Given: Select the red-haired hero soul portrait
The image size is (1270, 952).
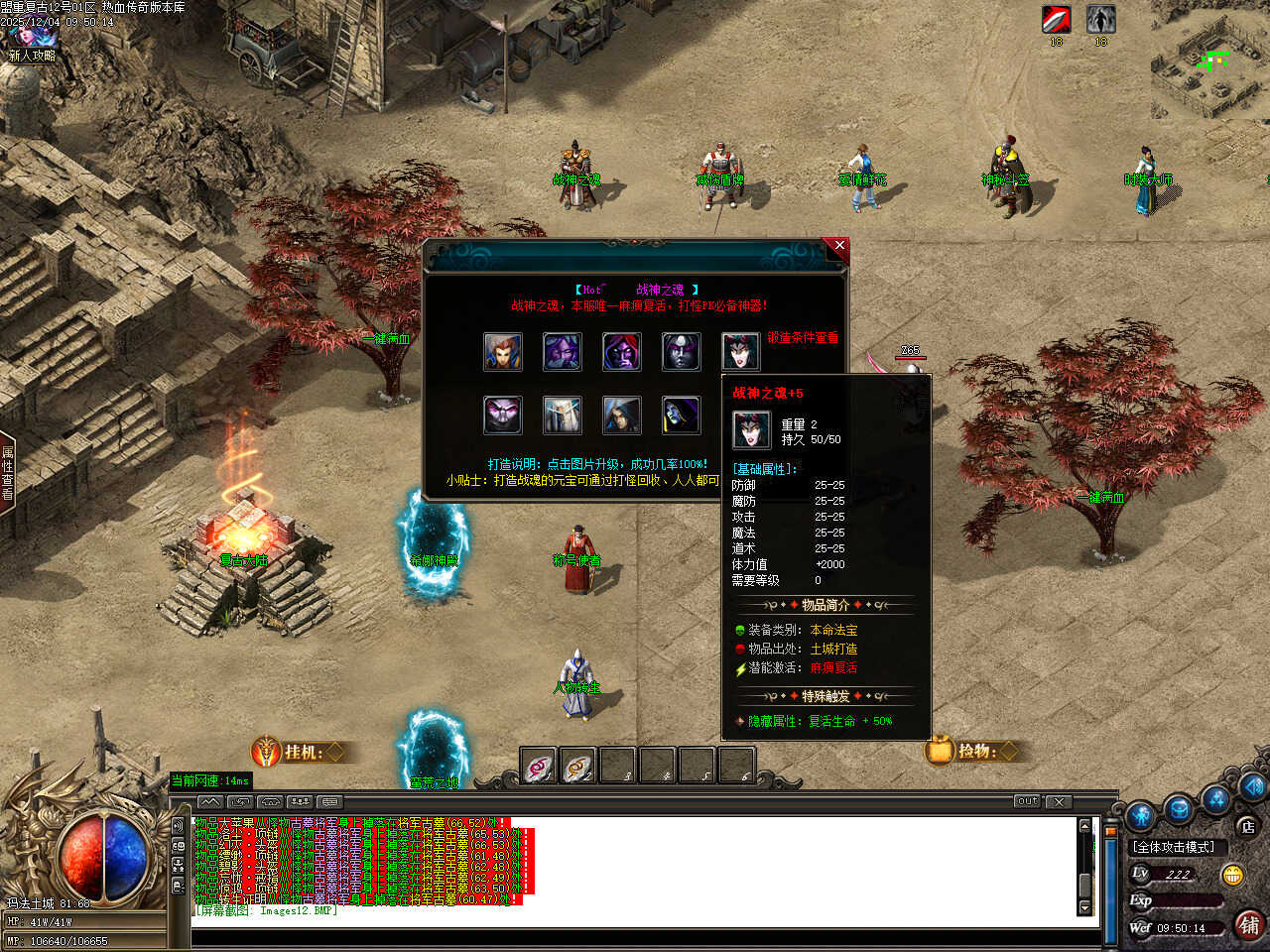Looking at the screenshot, I should click(503, 352).
